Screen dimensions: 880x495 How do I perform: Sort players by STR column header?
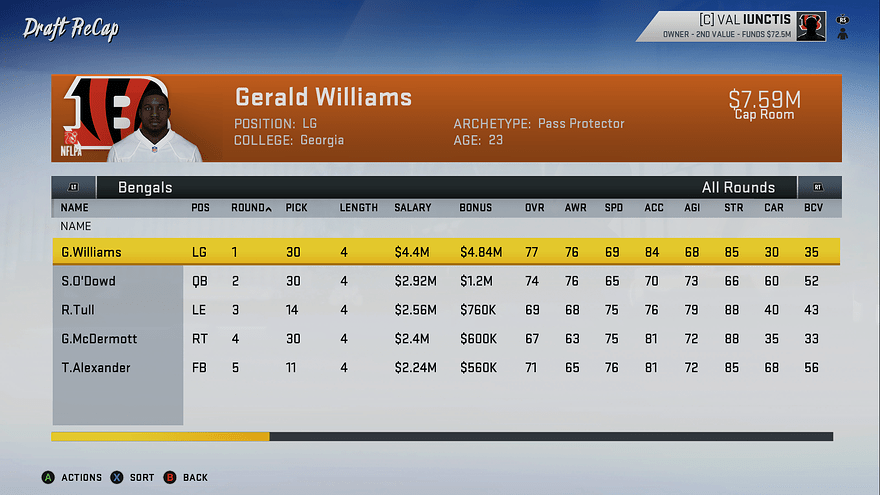pyautogui.click(x=733, y=208)
